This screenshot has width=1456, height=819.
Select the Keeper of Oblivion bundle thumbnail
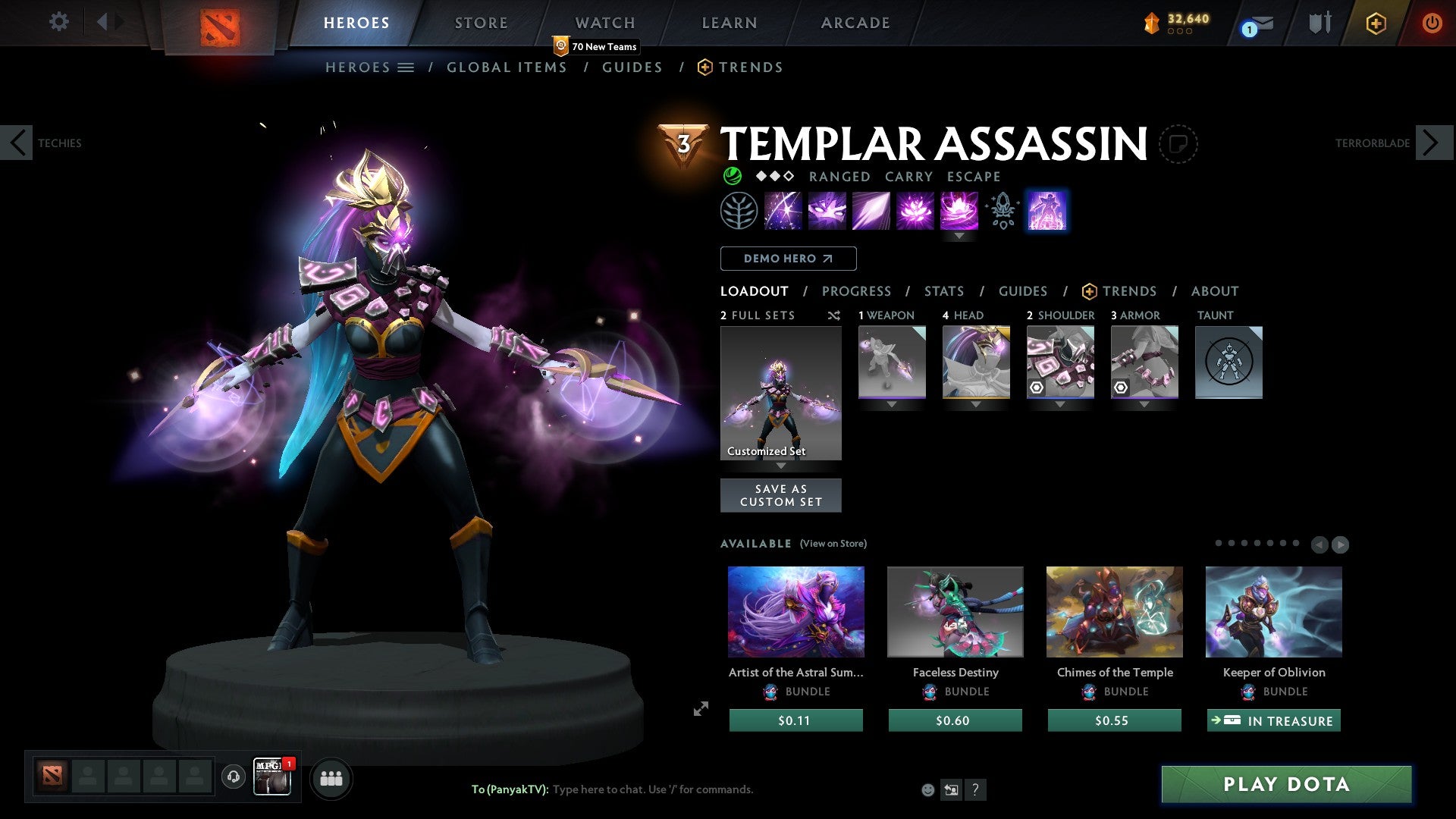coord(1273,611)
